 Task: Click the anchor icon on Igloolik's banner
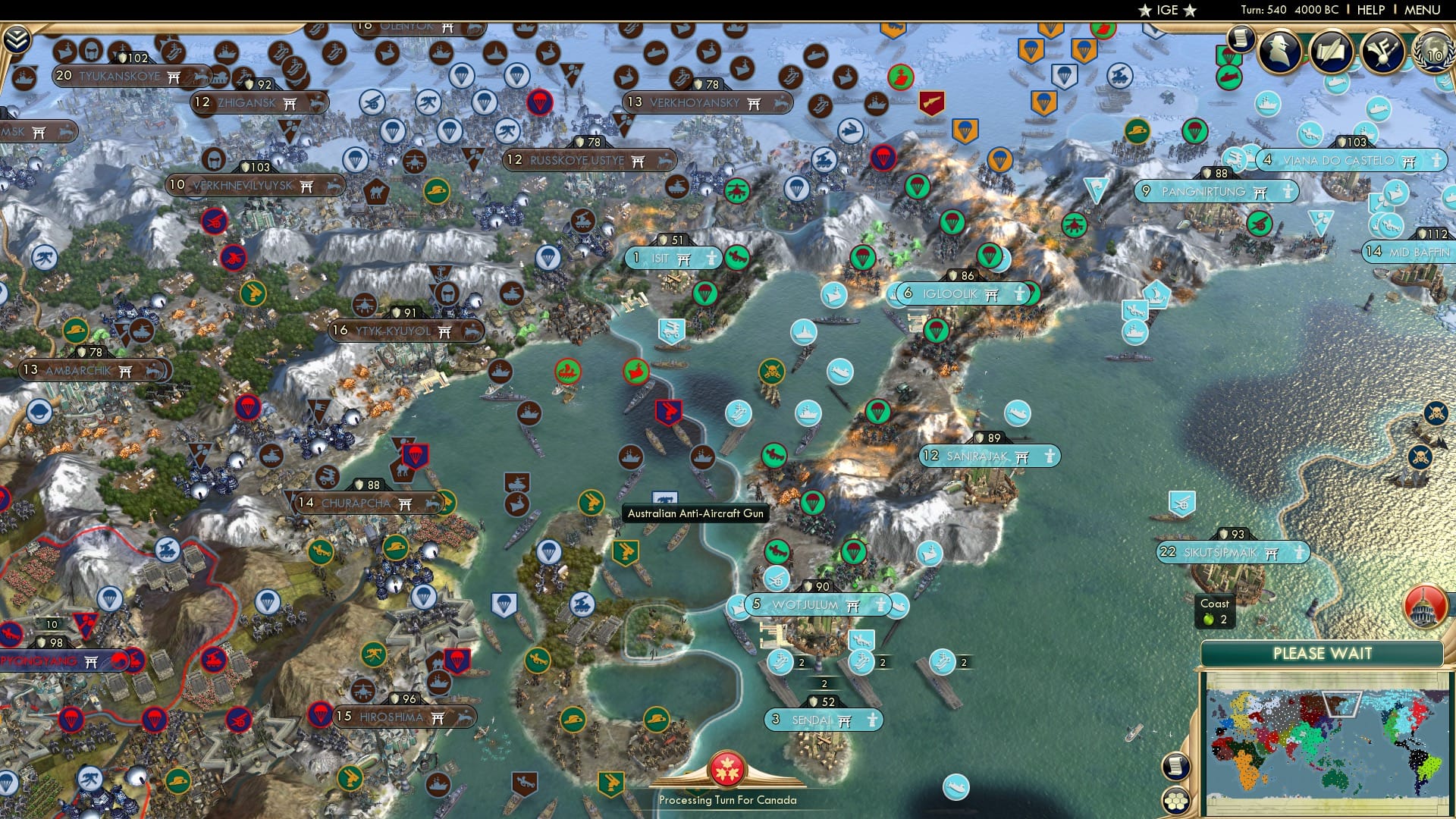tap(1019, 293)
